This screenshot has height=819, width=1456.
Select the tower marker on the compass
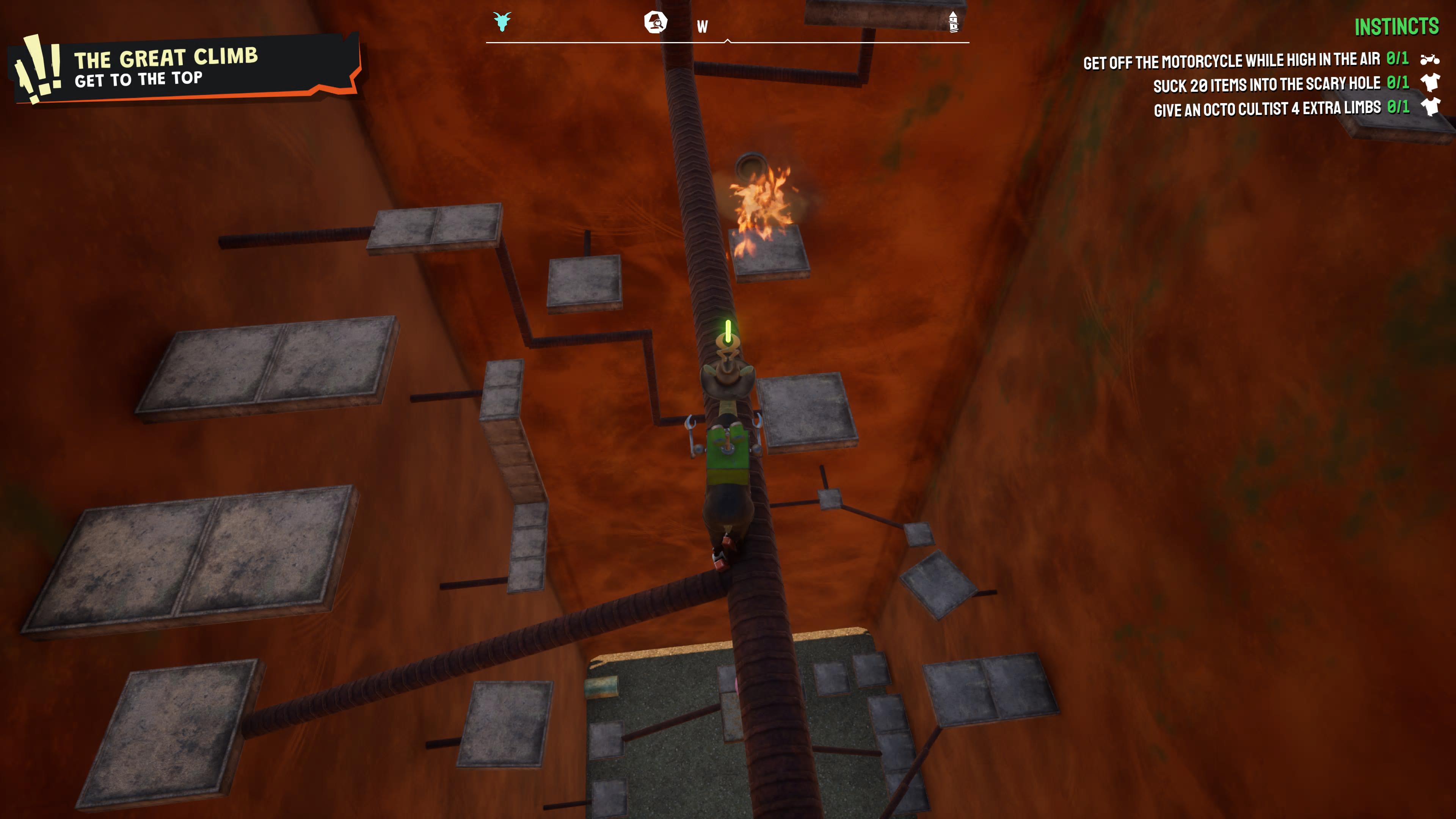tap(953, 22)
